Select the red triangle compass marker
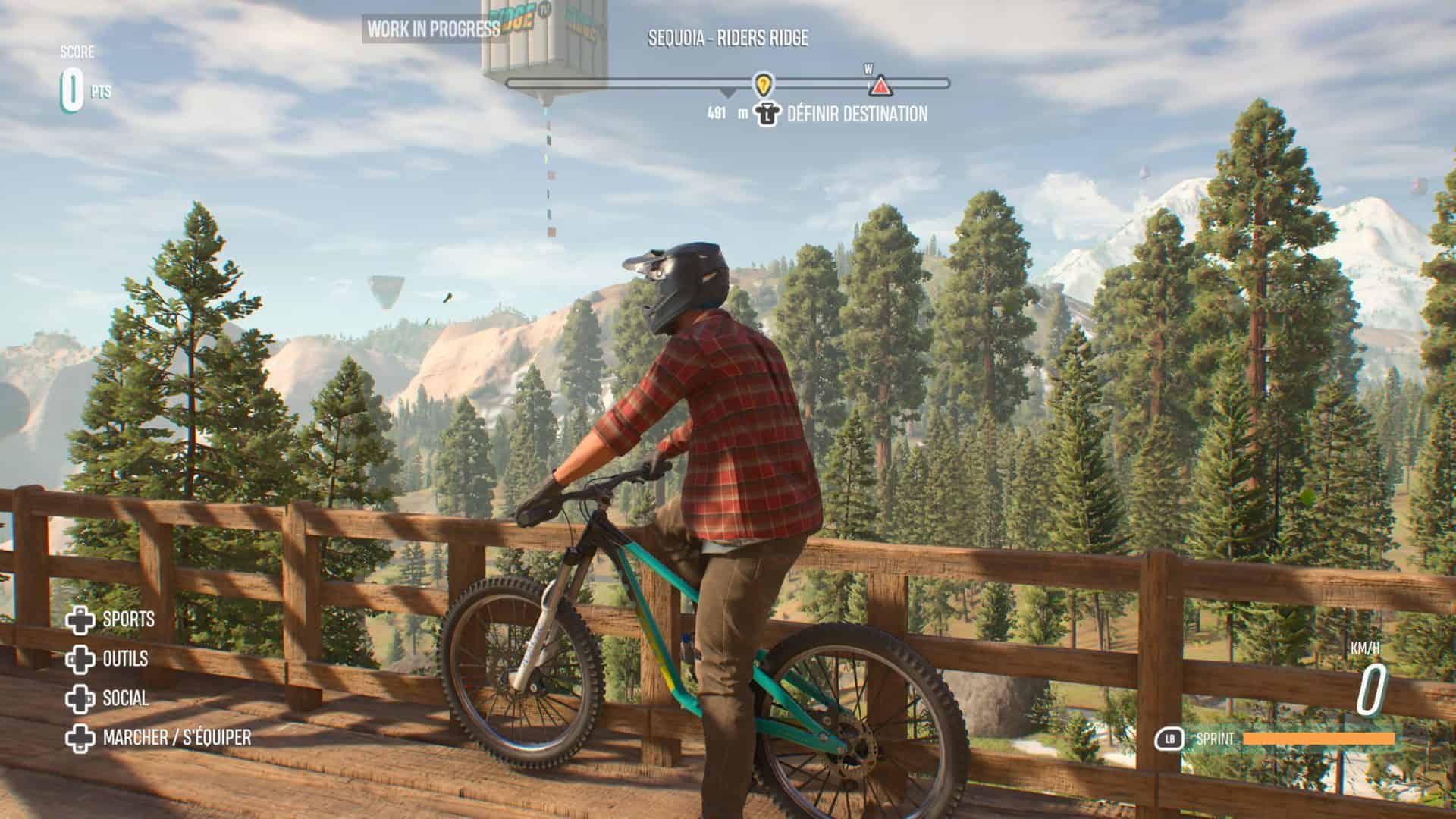 [880, 86]
